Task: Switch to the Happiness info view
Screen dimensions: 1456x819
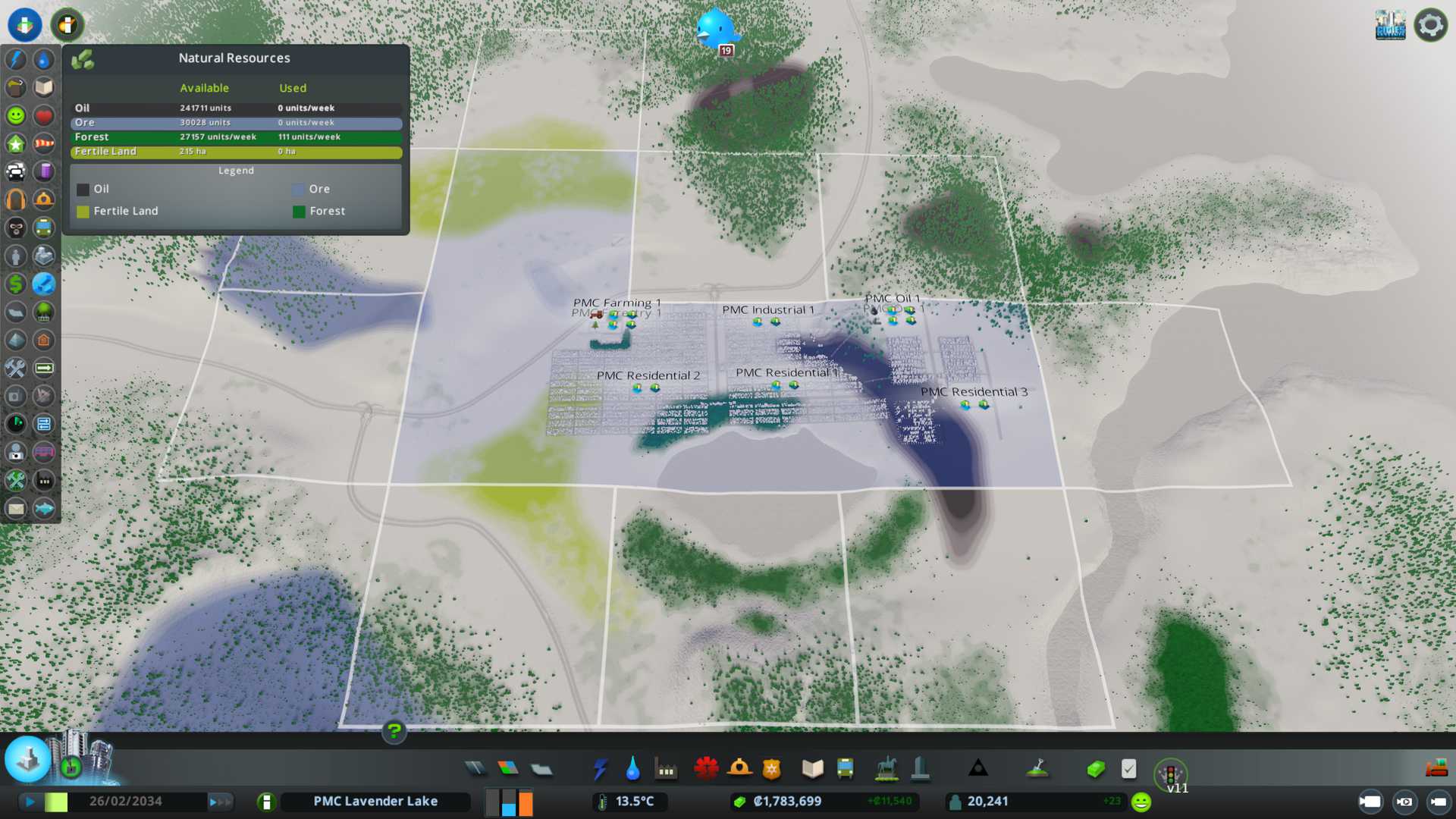Action: (x=16, y=115)
